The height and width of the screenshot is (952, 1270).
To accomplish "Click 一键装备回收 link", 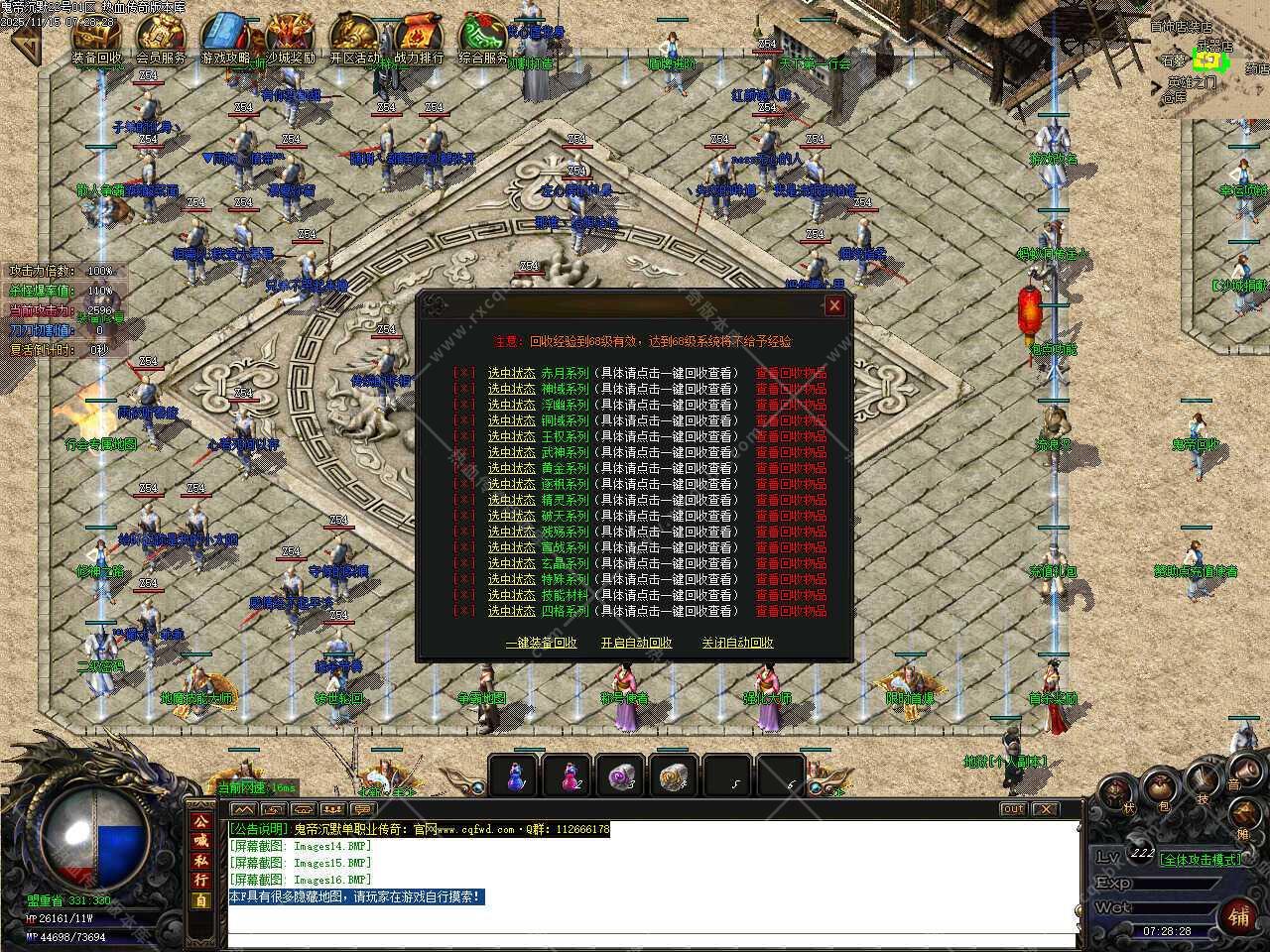I will pyautogui.click(x=541, y=643).
